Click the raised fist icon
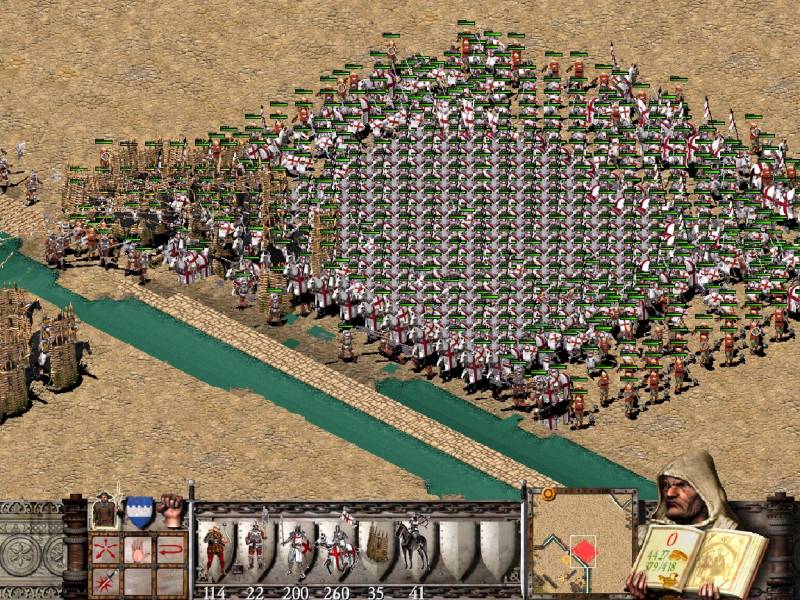Viewport: 800px width, 600px height. pyautogui.click(x=172, y=508)
